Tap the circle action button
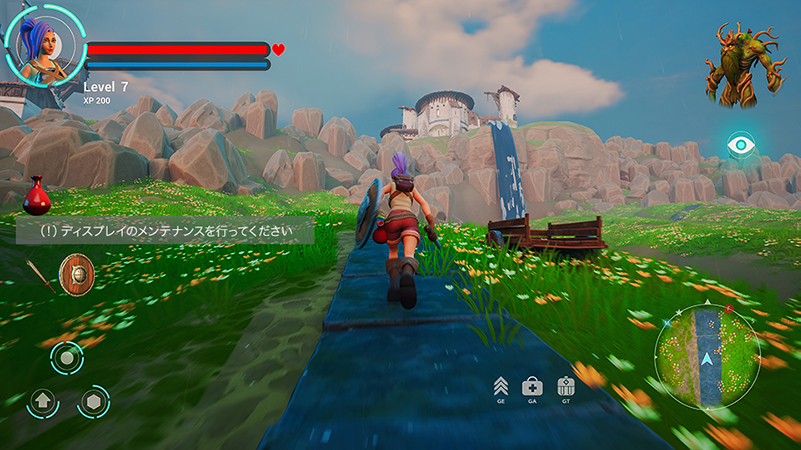This screenshot has width=801, height=450. click(67, 358)
